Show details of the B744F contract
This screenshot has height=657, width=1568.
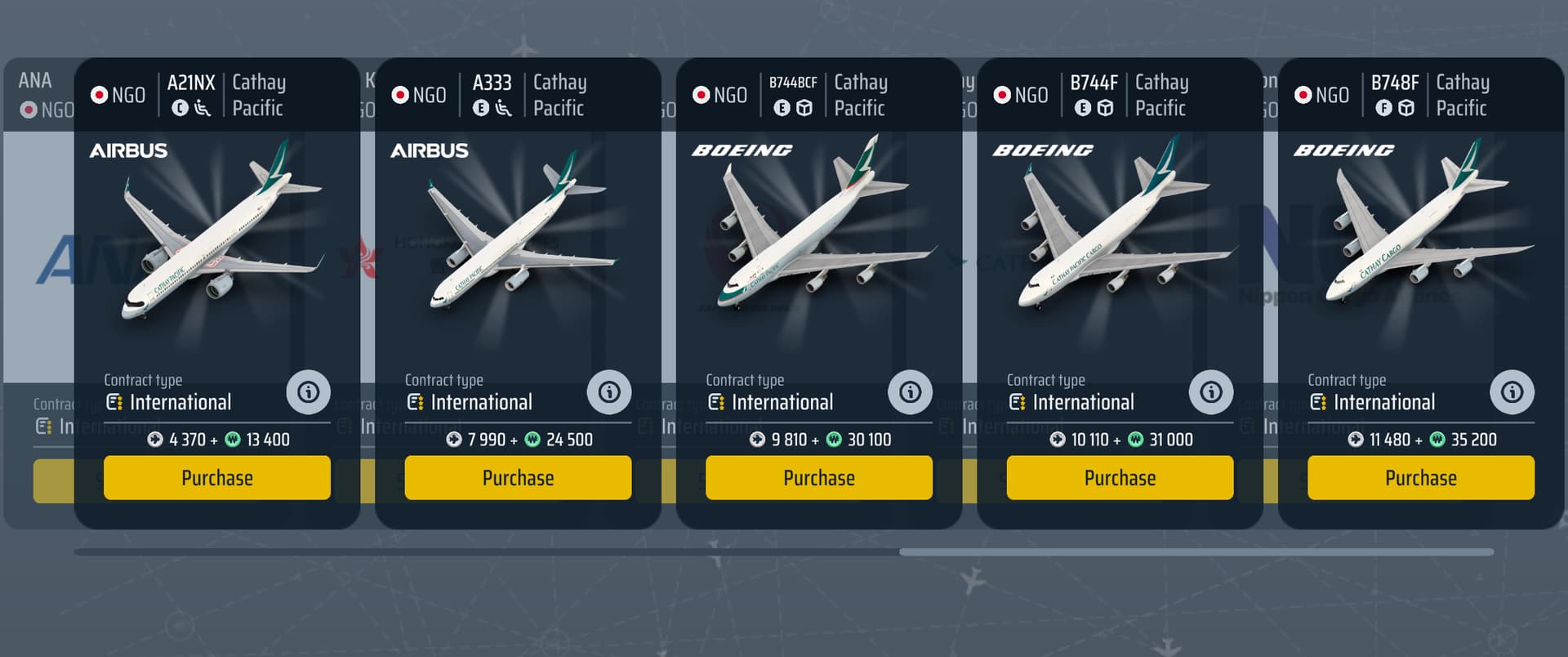tap(1211, 392)
